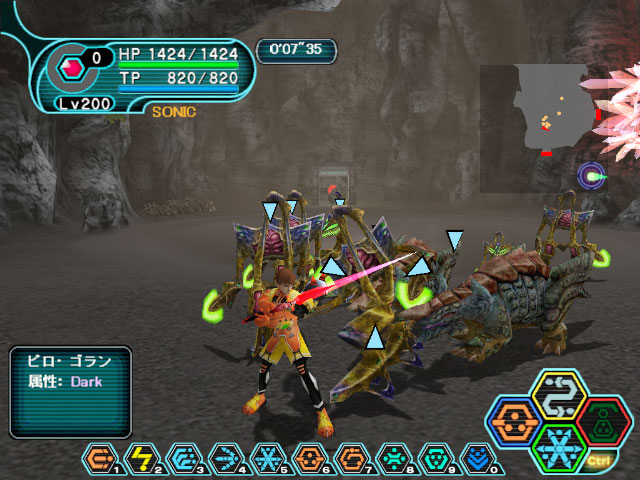Image resolution: width=640 pixels, height=480 pixels.
Task: Trigger the green-bordered snowflake action palette hexagon
Action: (x=558, y=446)
